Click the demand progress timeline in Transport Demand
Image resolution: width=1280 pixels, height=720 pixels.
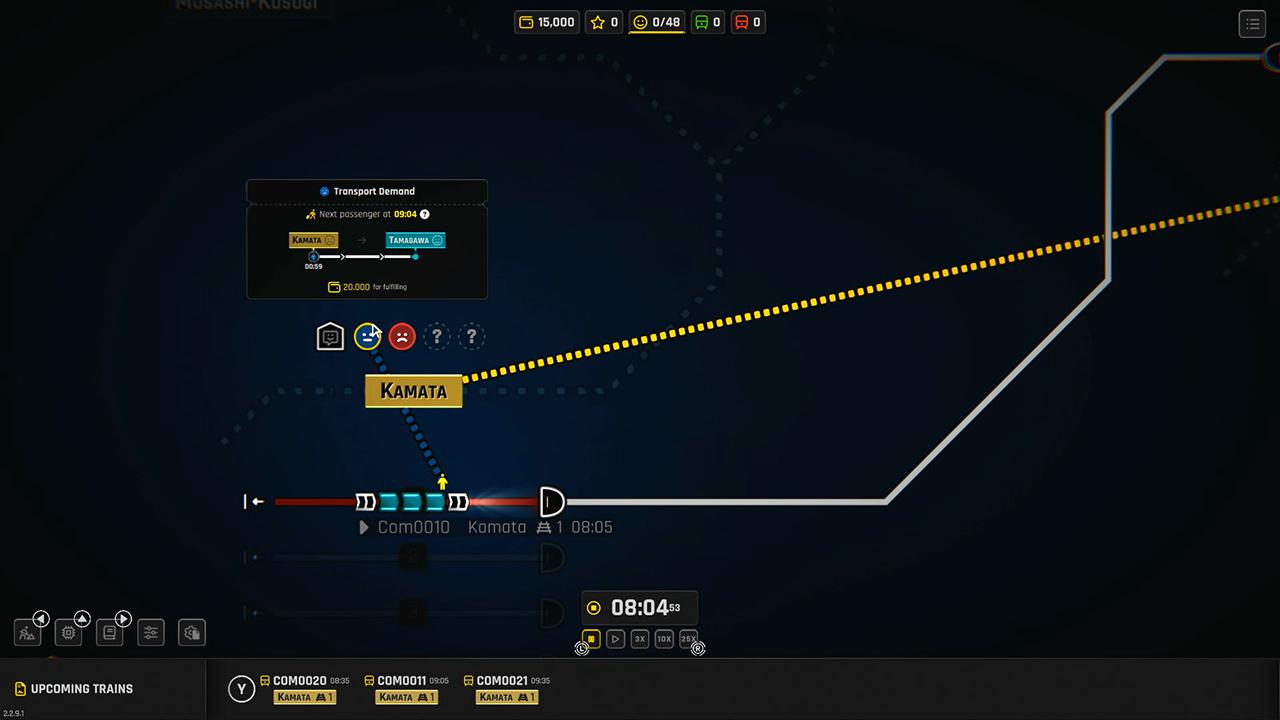pos(366,256)
